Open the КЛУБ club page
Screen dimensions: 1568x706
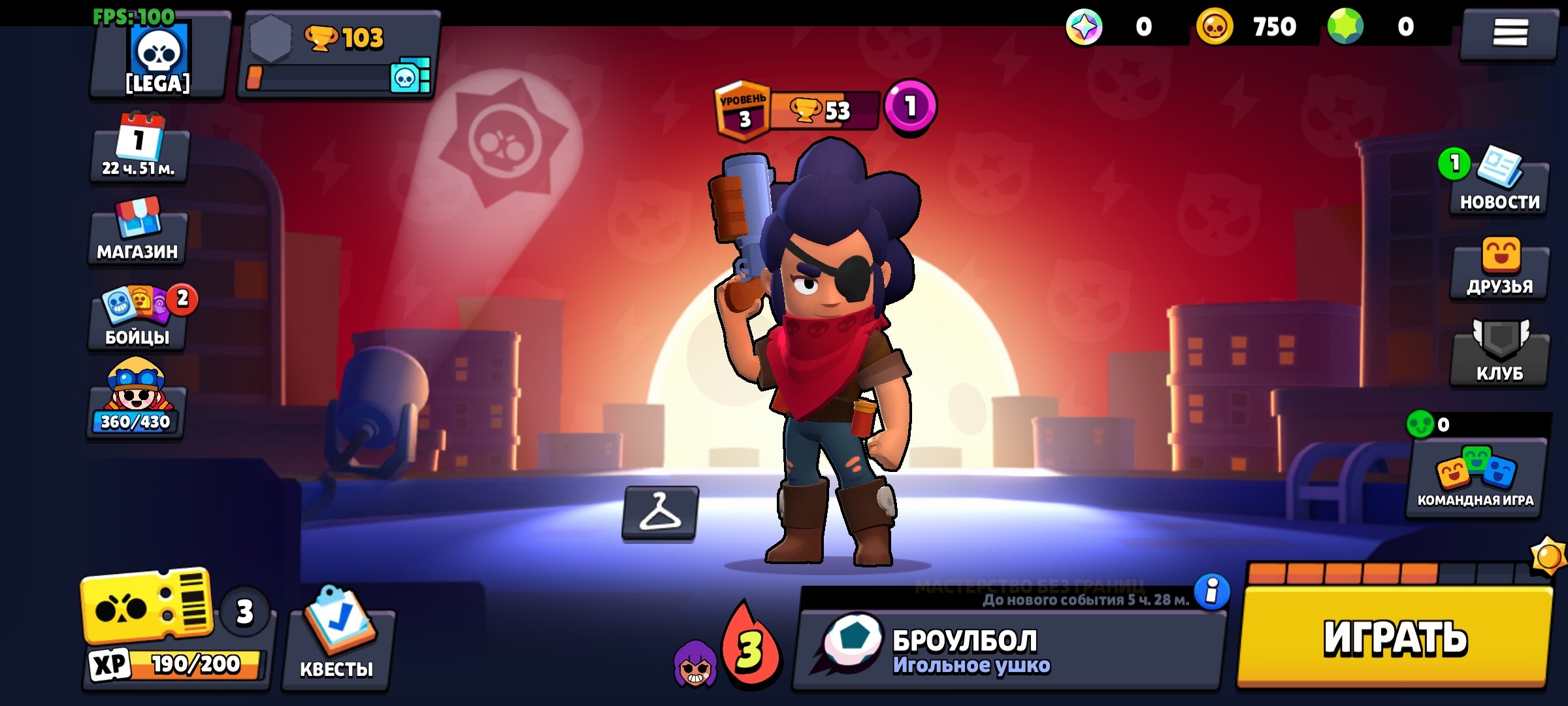coord(1499,354)
